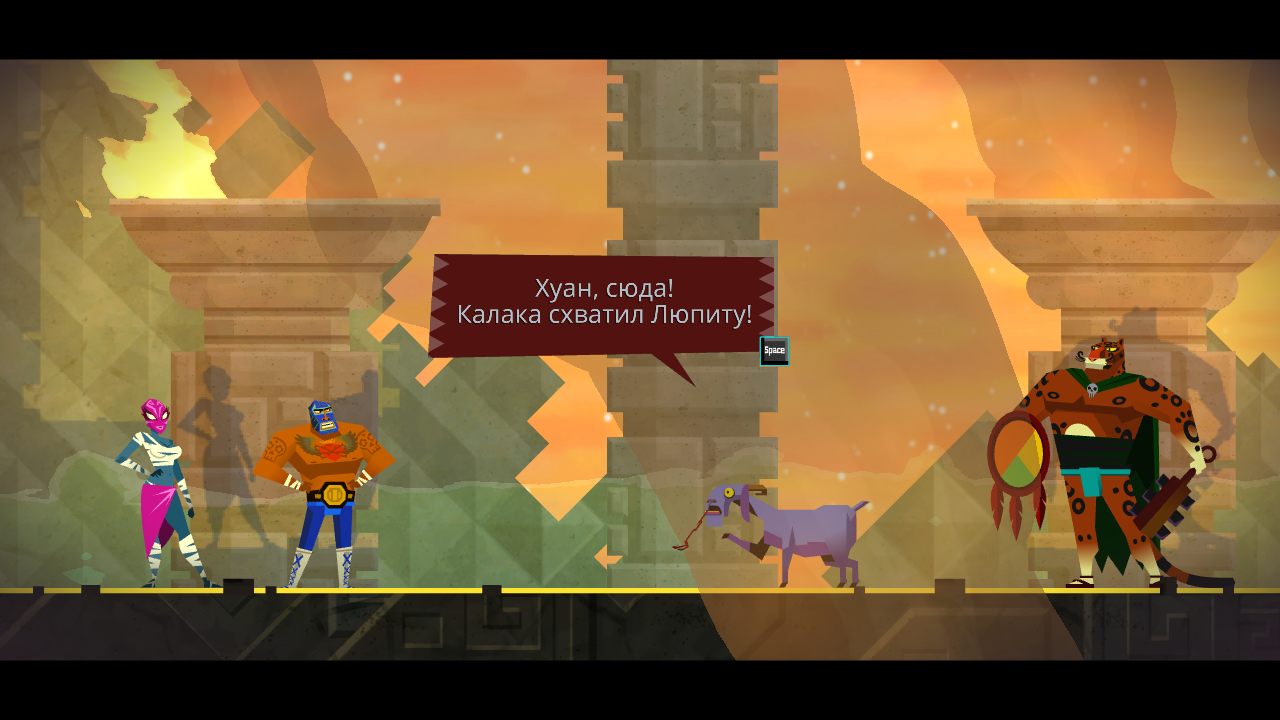Click the text 'Калака схватил Люпиту!'
The height and width of the screenshot is (720, 1280).
coord(603,315)
